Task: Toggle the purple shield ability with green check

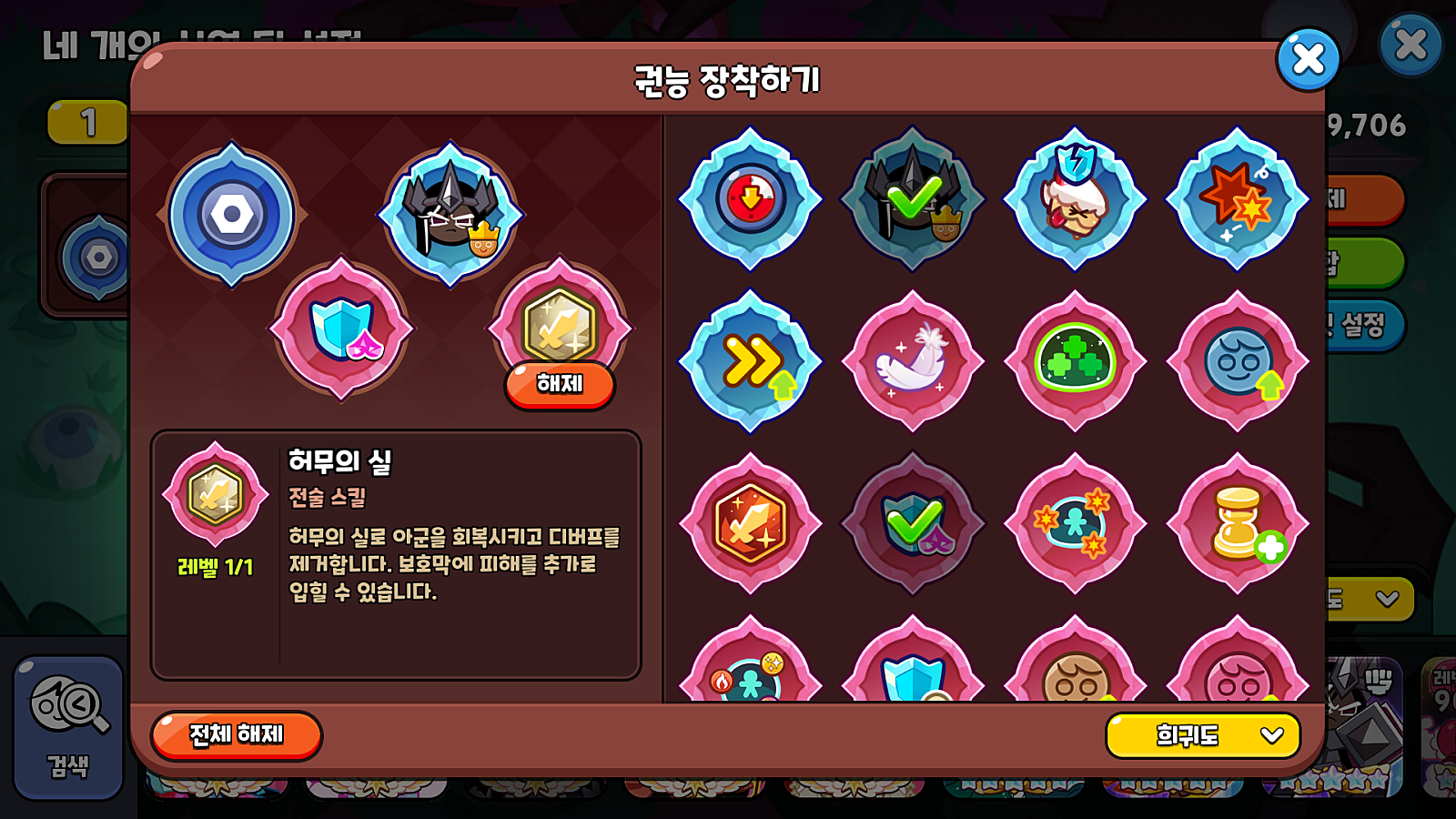Action: tap(914, 523)
